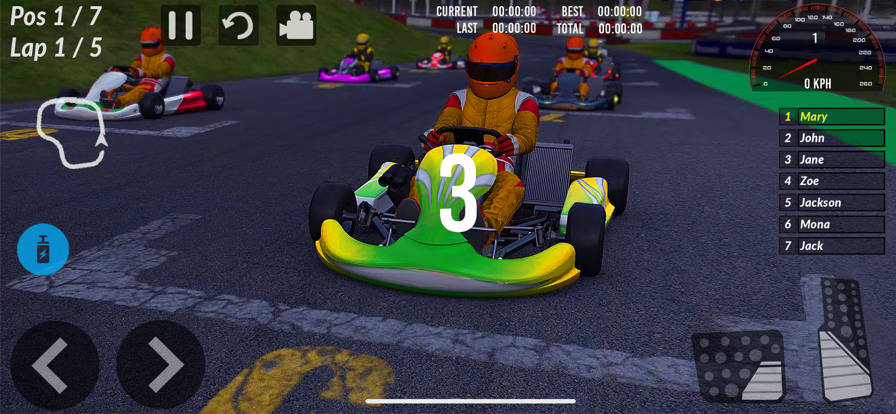This screenshot has width=896, height=414.
Task: Tap the brake pedal
Action: [x=738, y=365]
